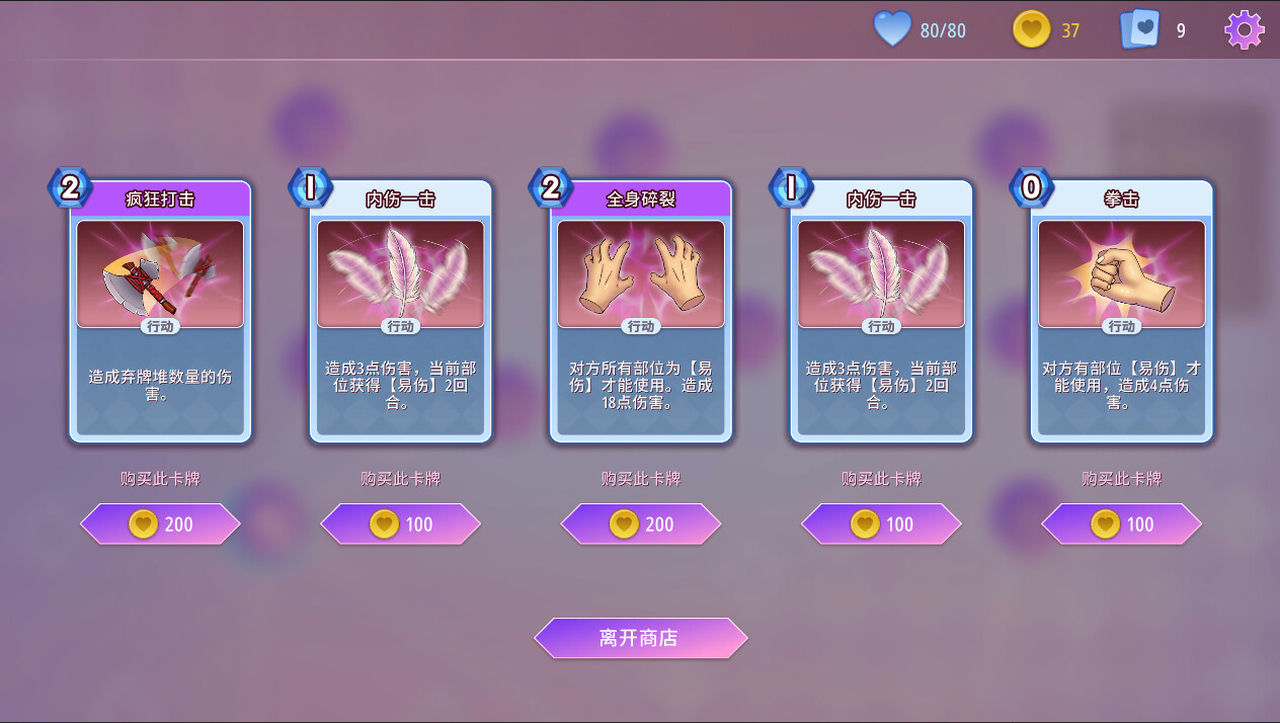The image size is (1280, 723).
Task: Click the cost gem on the 全身碎裂 card
Action: tap(551, 188)
